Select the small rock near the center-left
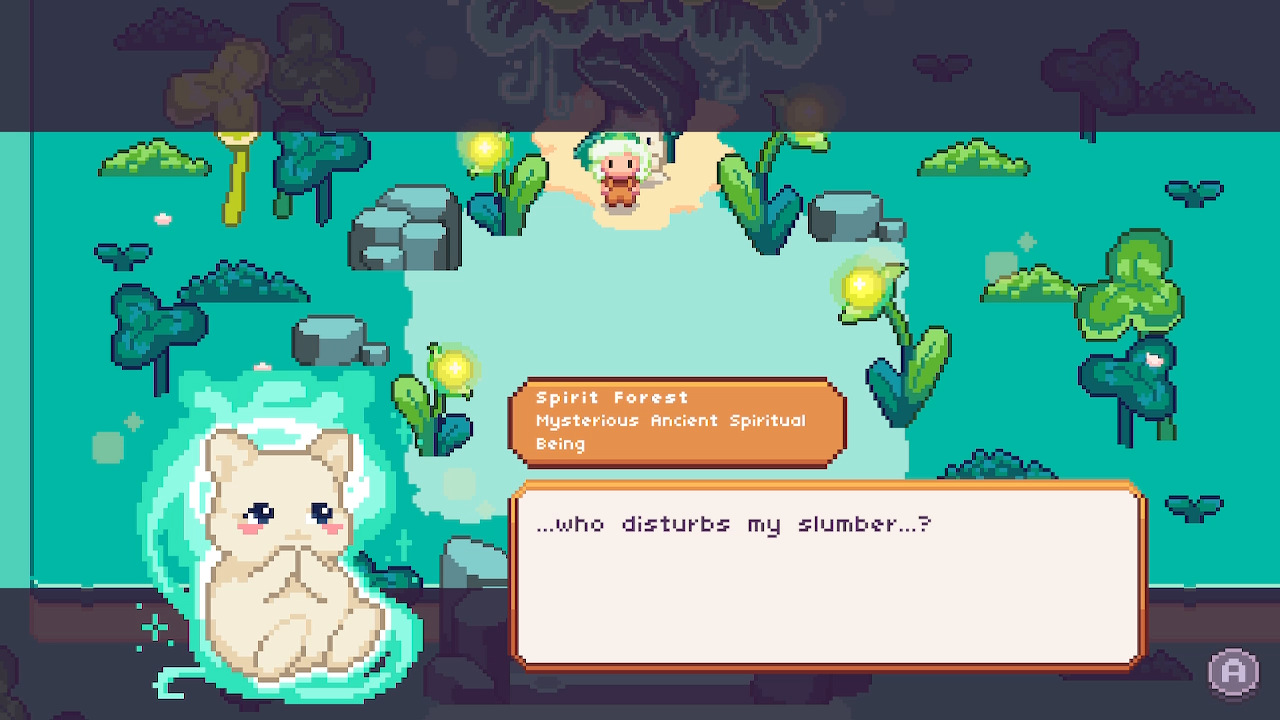The height and width of the screenshot is (720, 1280). click(330, 340)
